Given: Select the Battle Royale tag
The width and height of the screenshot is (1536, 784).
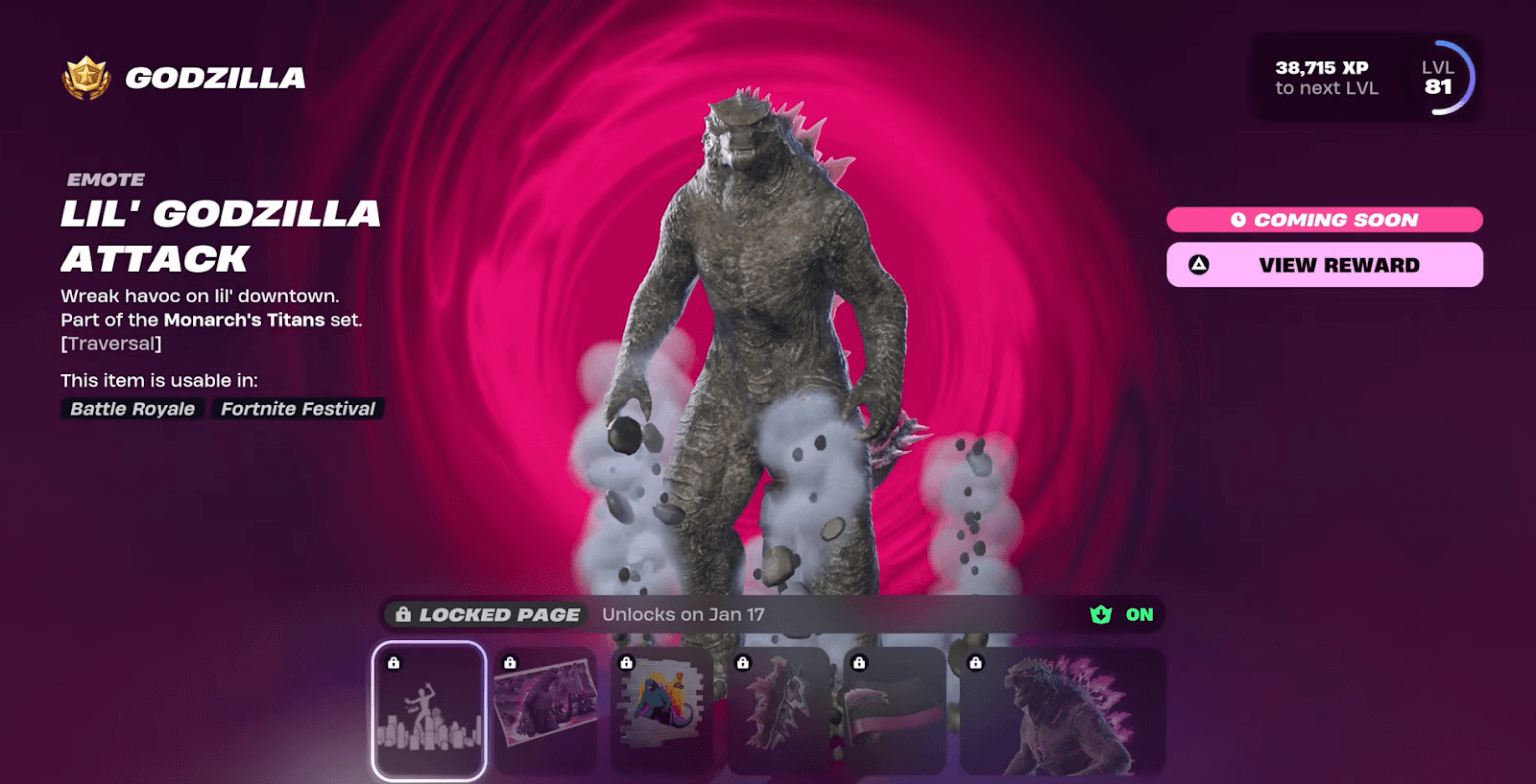Looking at the screenshot, I should coord(131,409).
